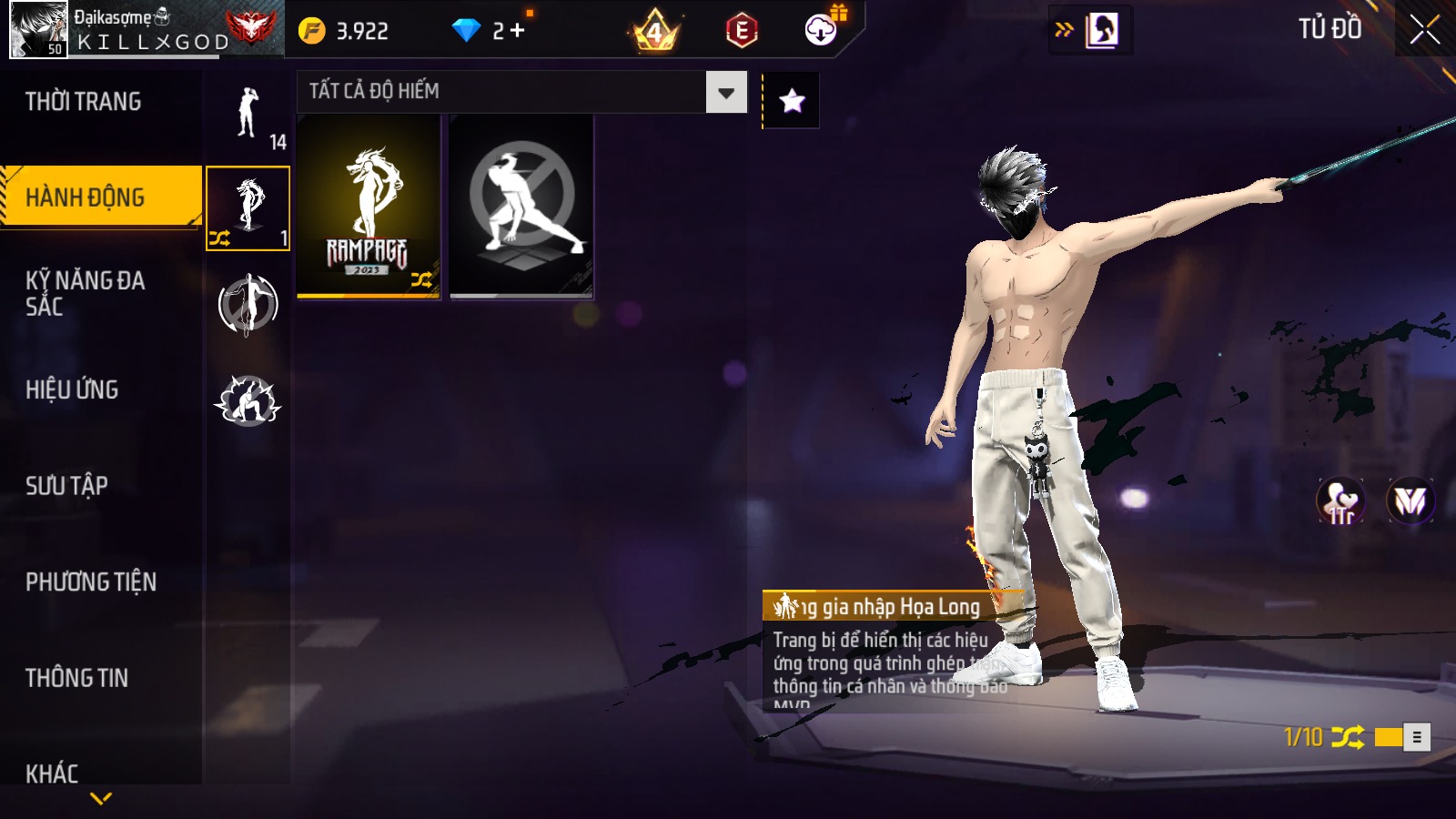Switch to Kỹ Năng Đa Sắc
The height and width of the screenshot is (819, 1456).
(x=86, y=293)
